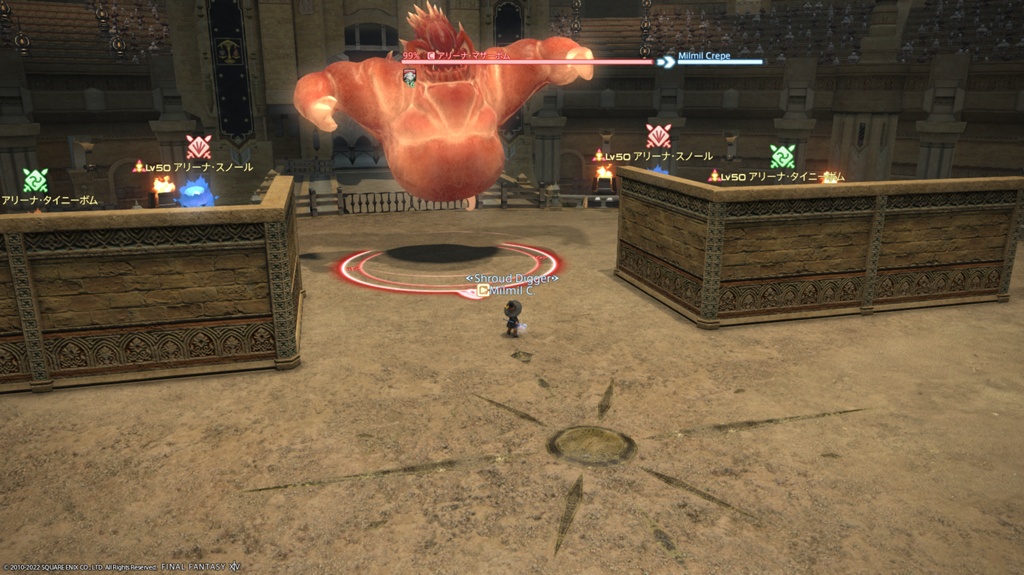Click the status effect icon under the target bar
The height and width of the screenshot is (575, 1024).
pos(410,77)
